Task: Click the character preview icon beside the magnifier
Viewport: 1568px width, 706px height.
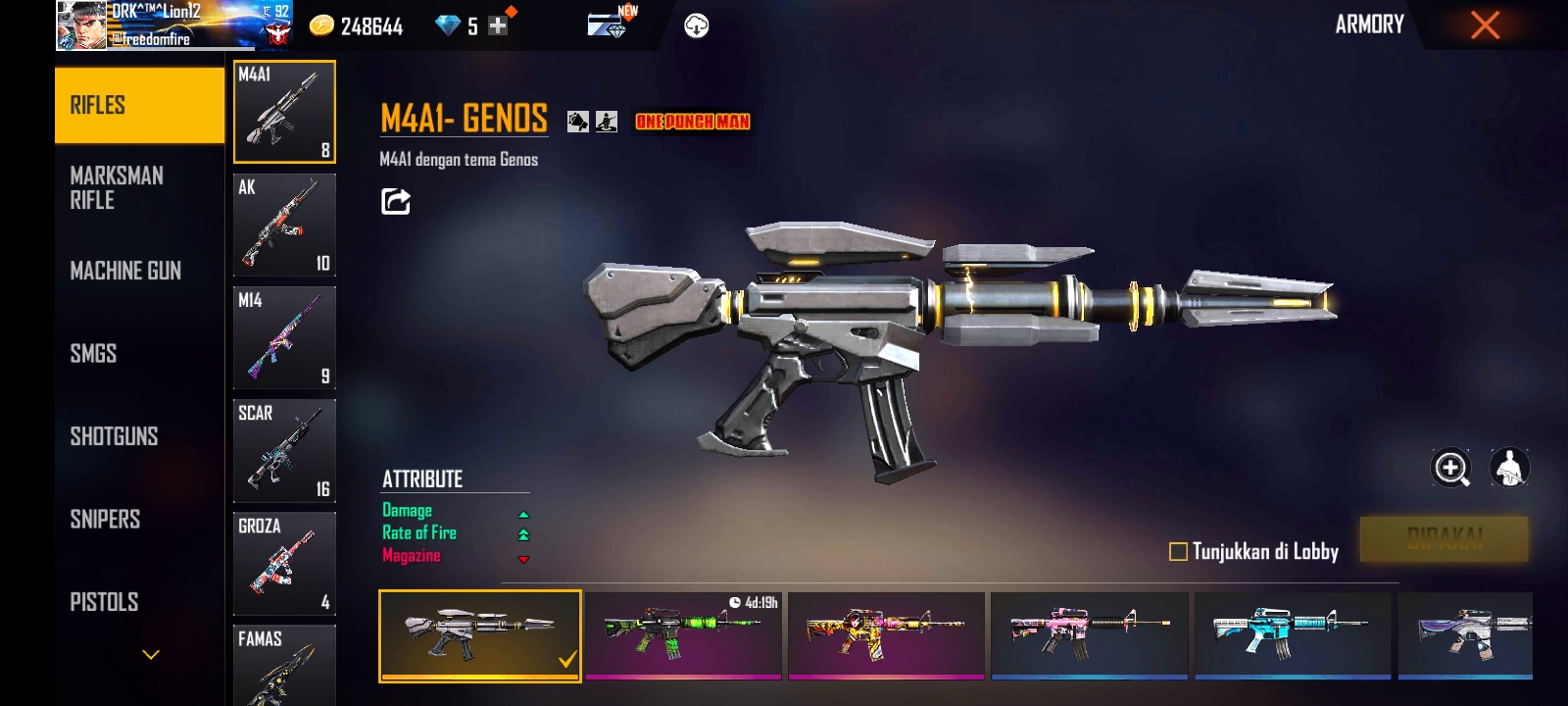Action: tap(1511, 469)
